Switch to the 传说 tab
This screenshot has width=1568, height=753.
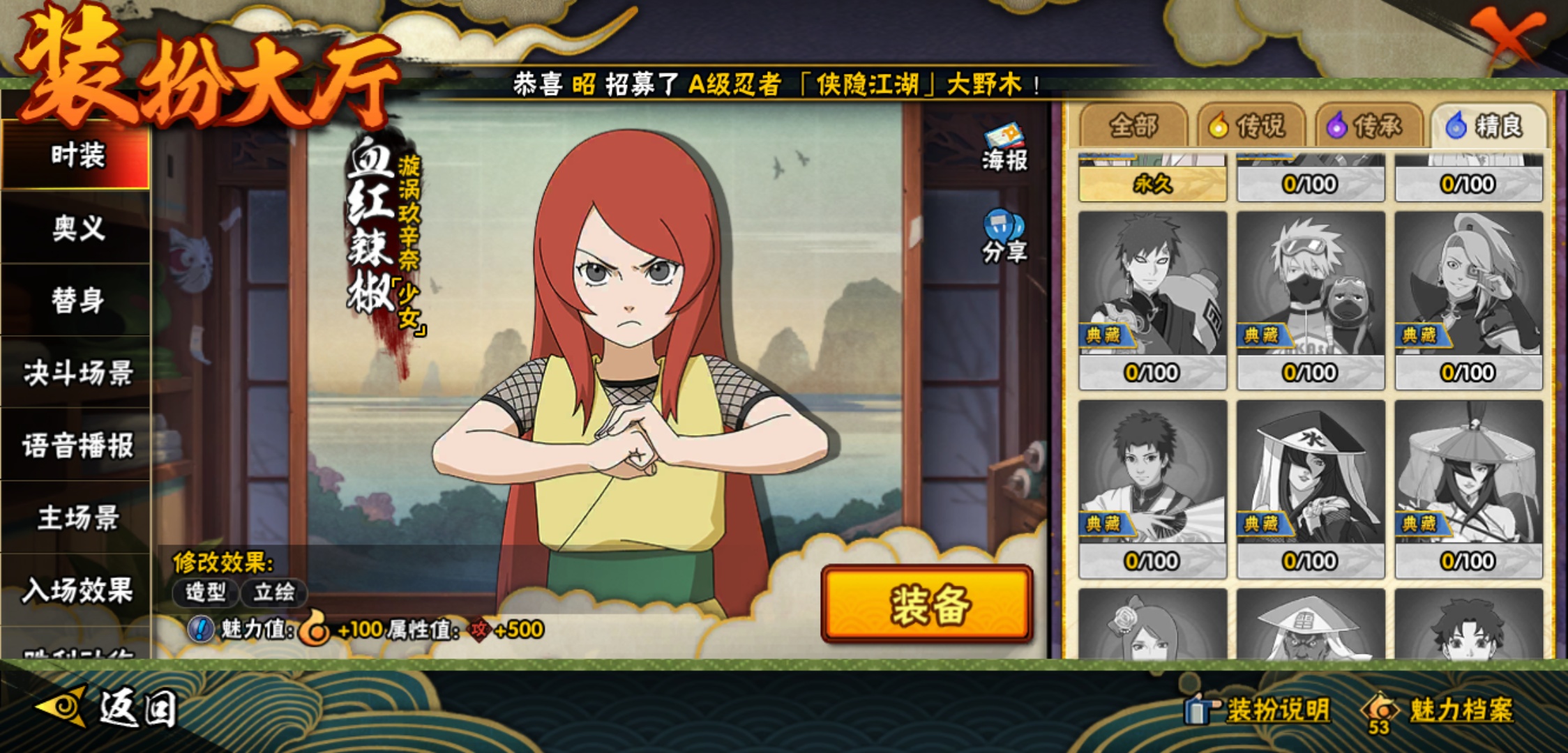[x=1252, y=126]
